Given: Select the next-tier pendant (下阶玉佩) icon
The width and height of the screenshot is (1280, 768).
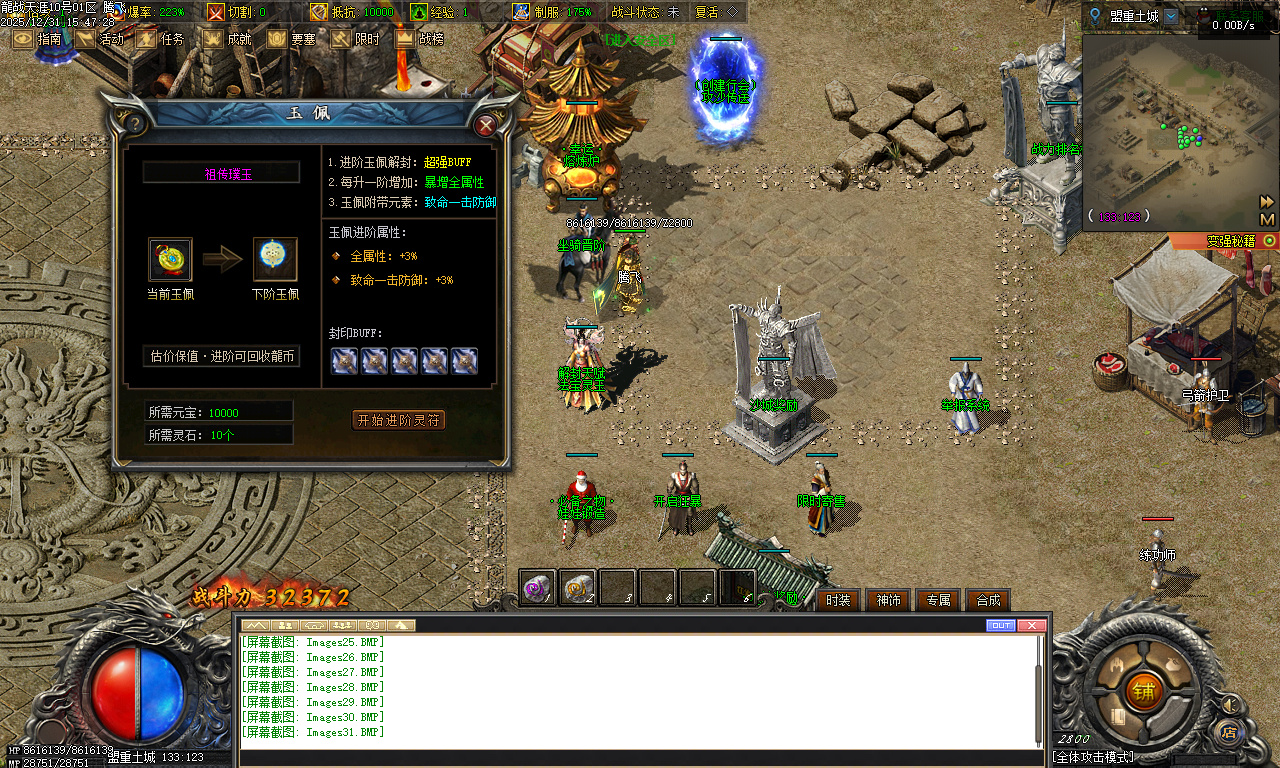Looking at the screenshot, I should (274, 259).
